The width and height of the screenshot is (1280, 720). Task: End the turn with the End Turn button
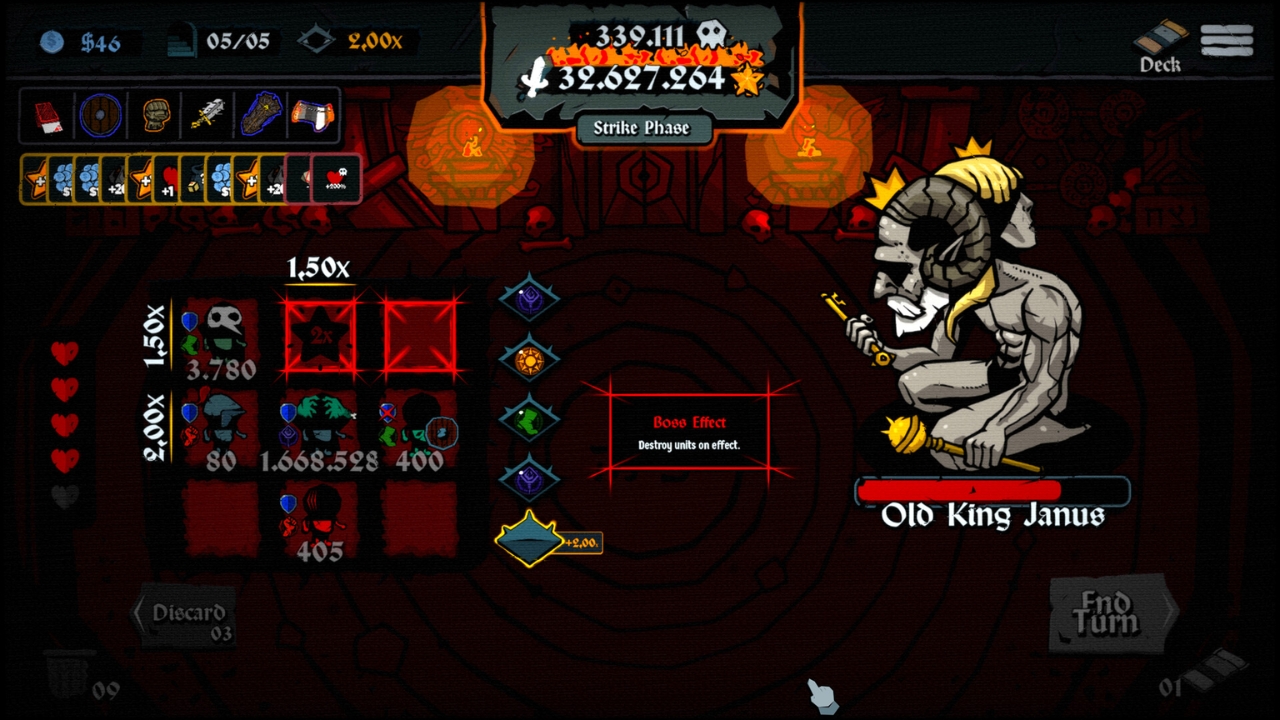(1106, 613)
